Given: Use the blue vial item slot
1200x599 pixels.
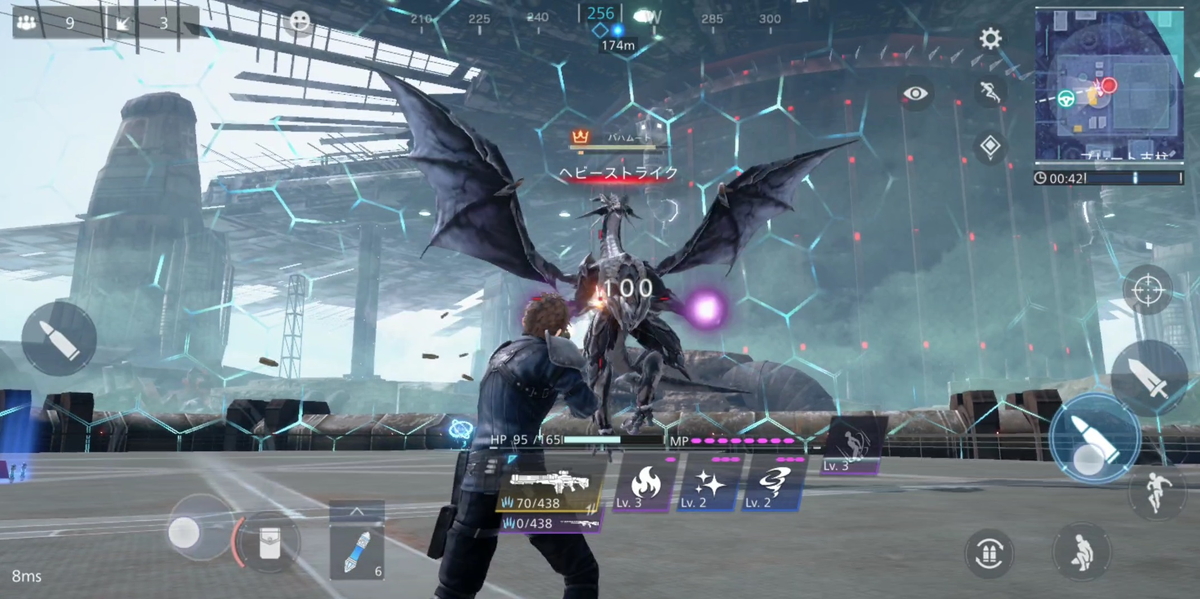Looking at the screenshot, I should pos(356,553).
